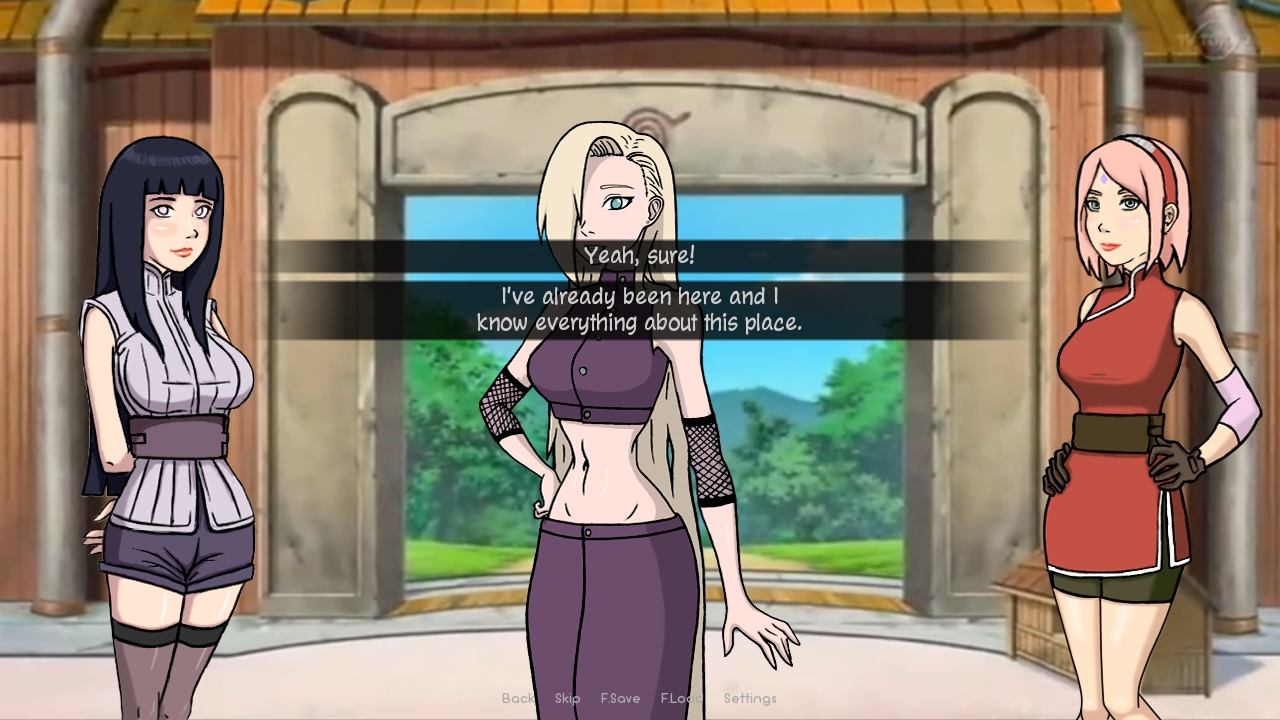Click the Back quick menu option
The width and height of the screenshot is (1280, 720).
pyautogui.click(x=519, y=699)
